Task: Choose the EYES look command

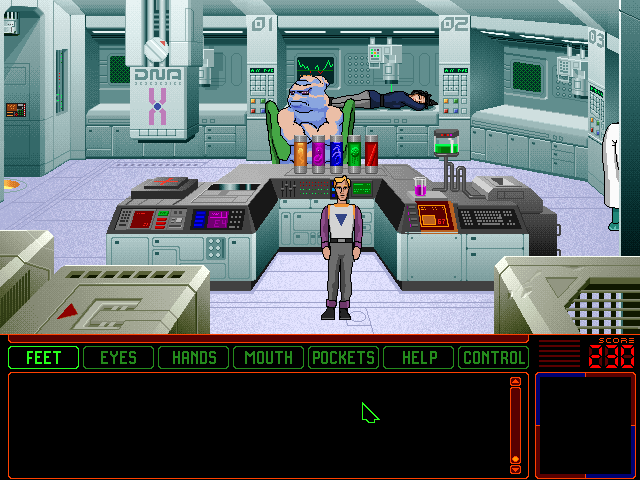Action: point(118,357)
